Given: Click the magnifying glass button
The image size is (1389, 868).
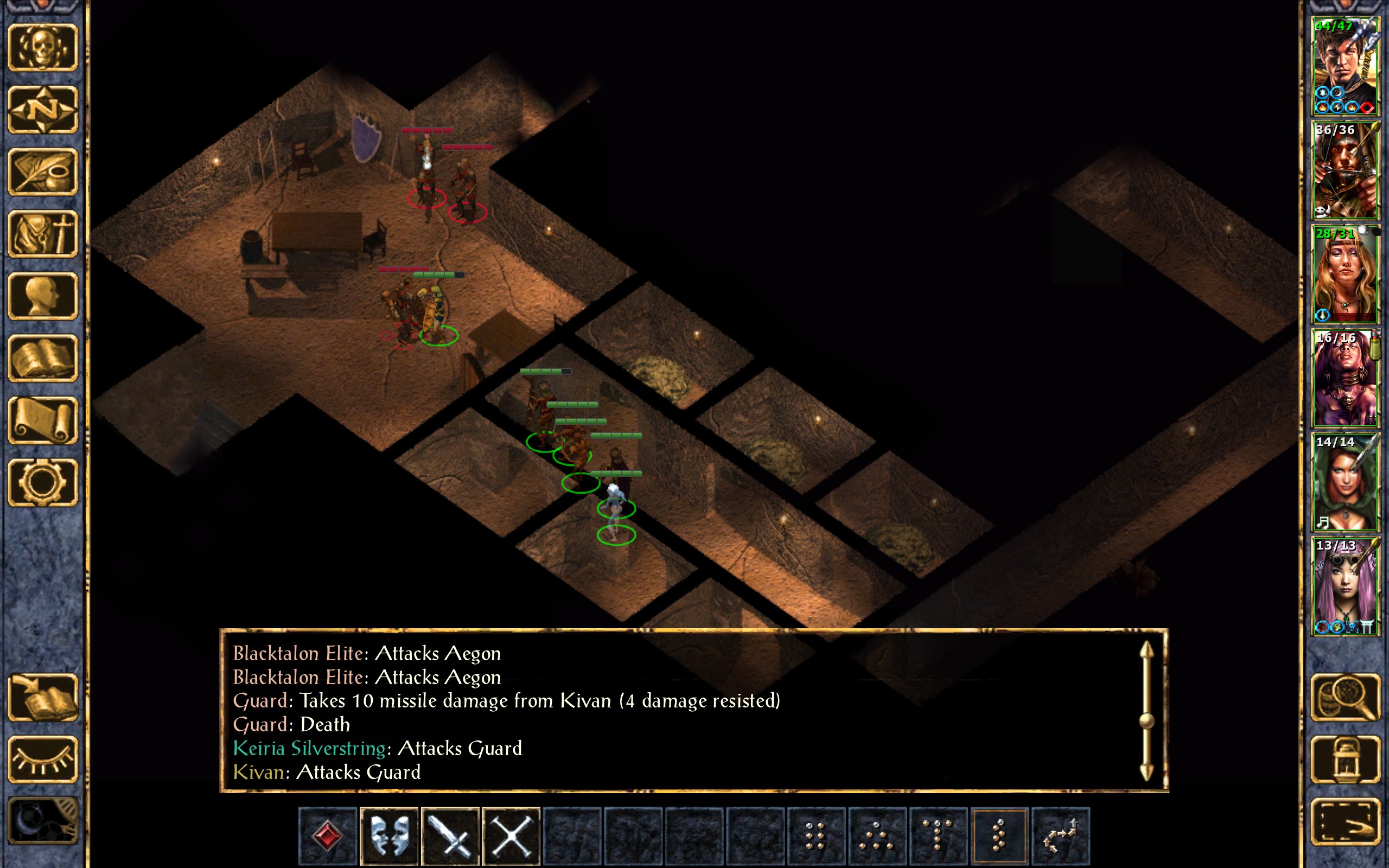Looking at the screenshot, I should point(1345,698).
